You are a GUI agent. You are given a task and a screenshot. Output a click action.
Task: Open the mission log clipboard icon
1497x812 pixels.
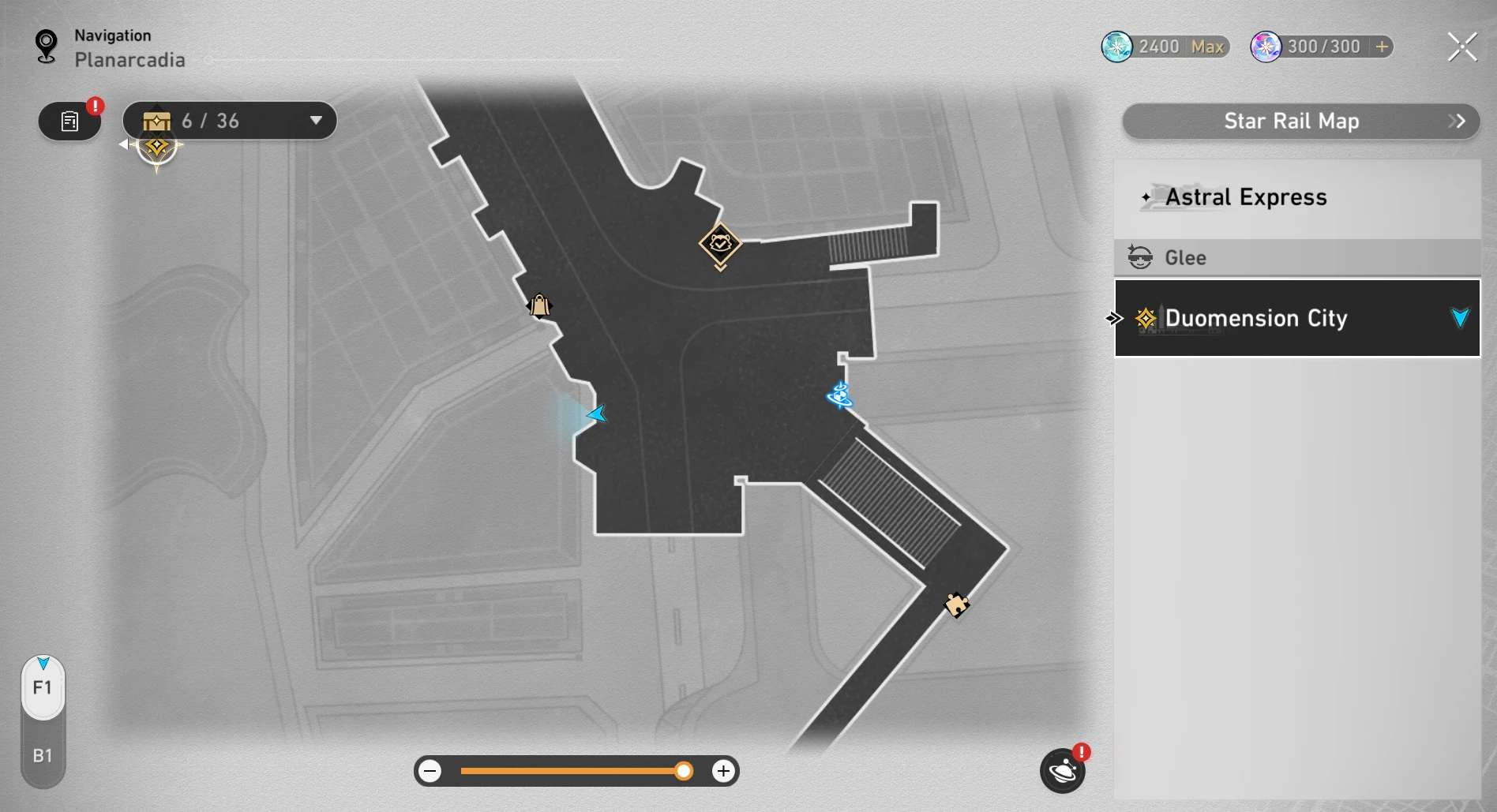(69, 122)
